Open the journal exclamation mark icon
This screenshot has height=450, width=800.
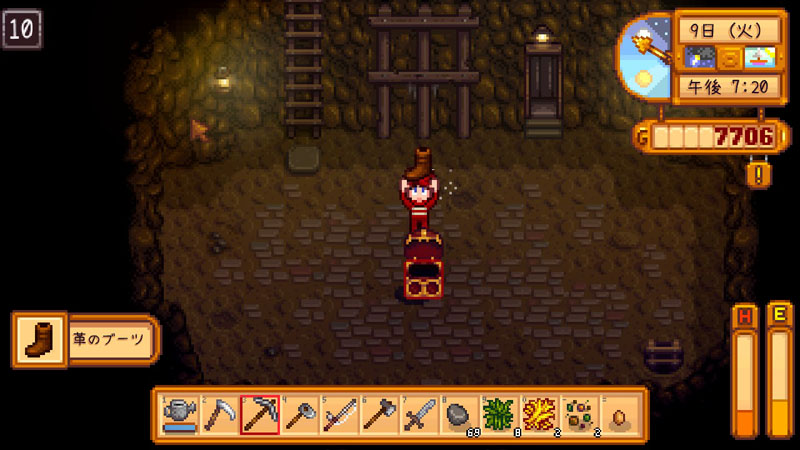pyautogui.click(x=759, y=173)
